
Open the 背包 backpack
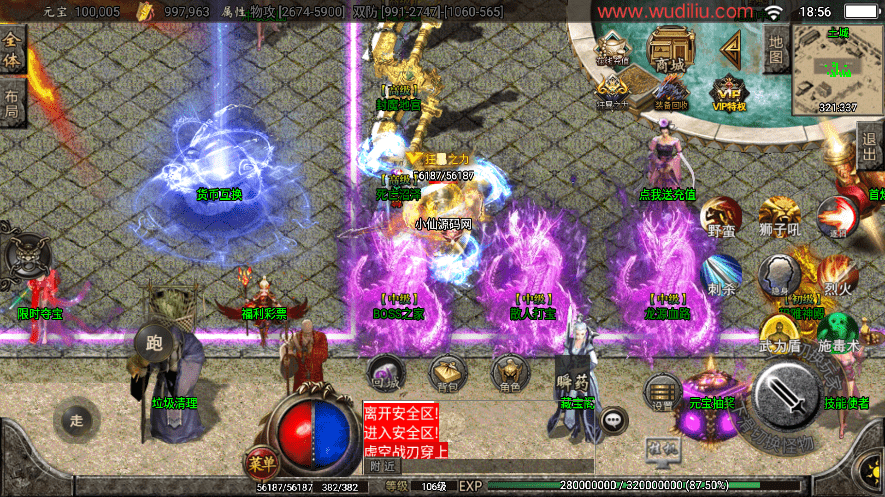(447, 372)
